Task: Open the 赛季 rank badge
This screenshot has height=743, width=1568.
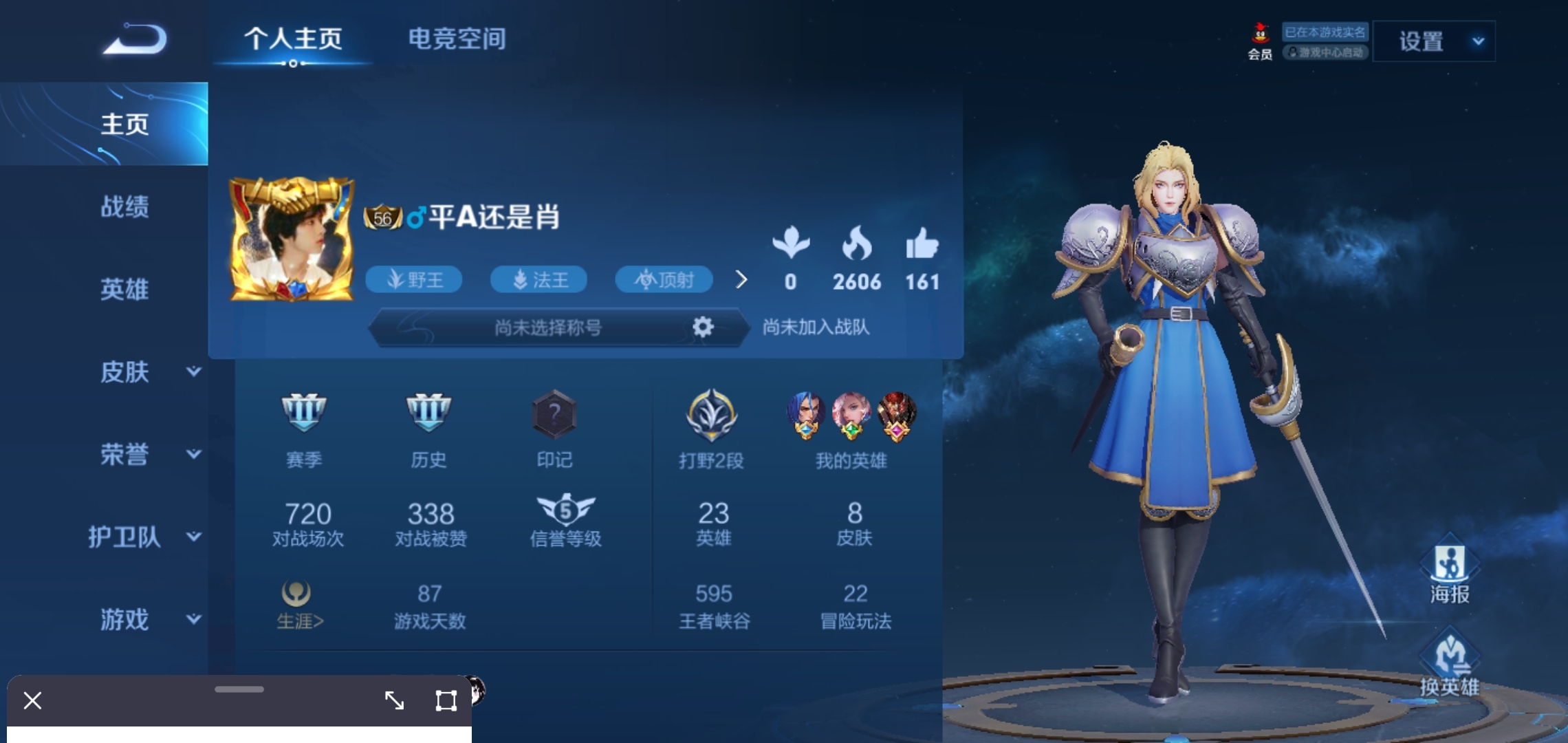Action: tap(304, 413)
